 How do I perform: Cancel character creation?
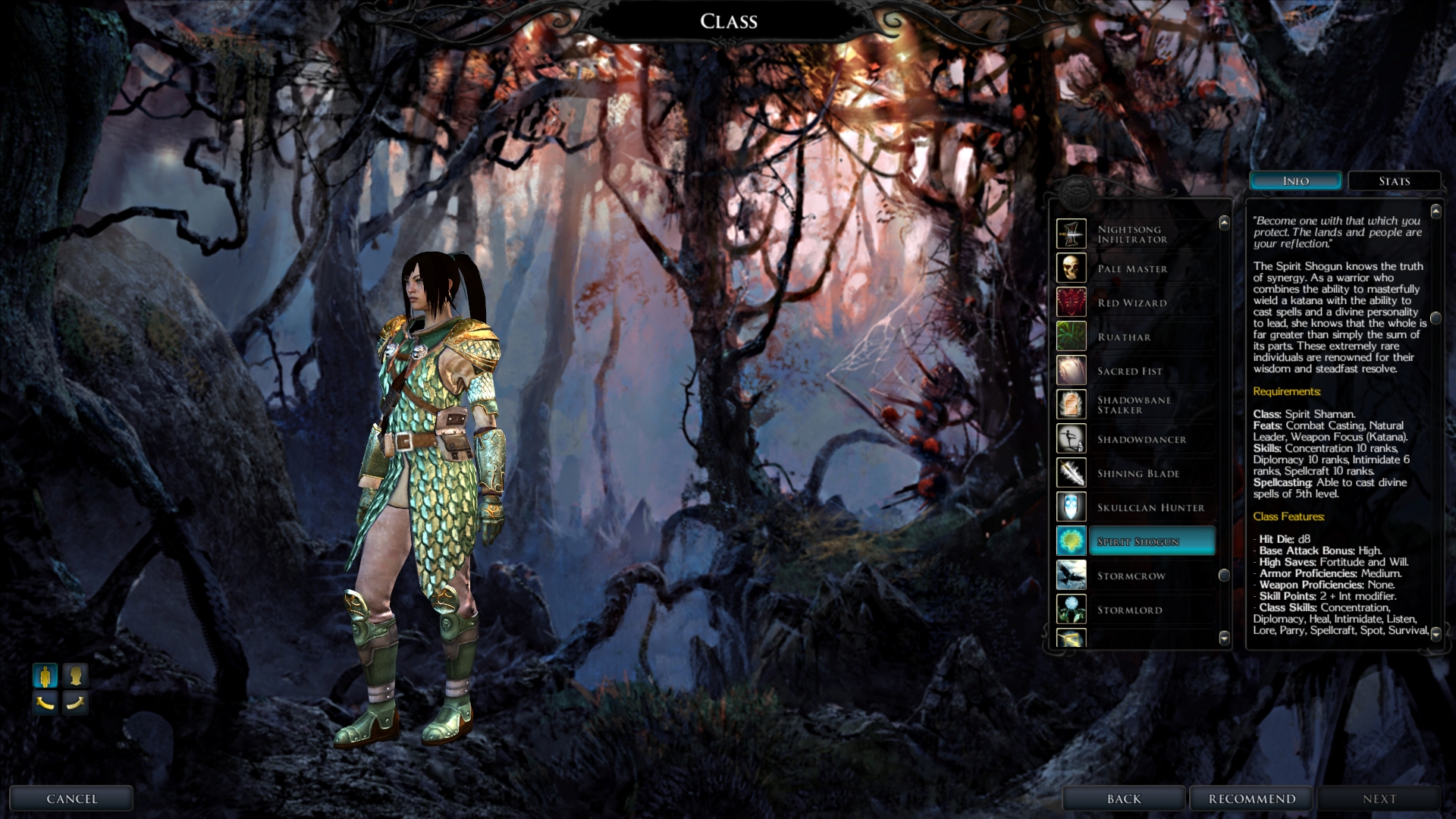pyautogui.click(x=72, y=799)
